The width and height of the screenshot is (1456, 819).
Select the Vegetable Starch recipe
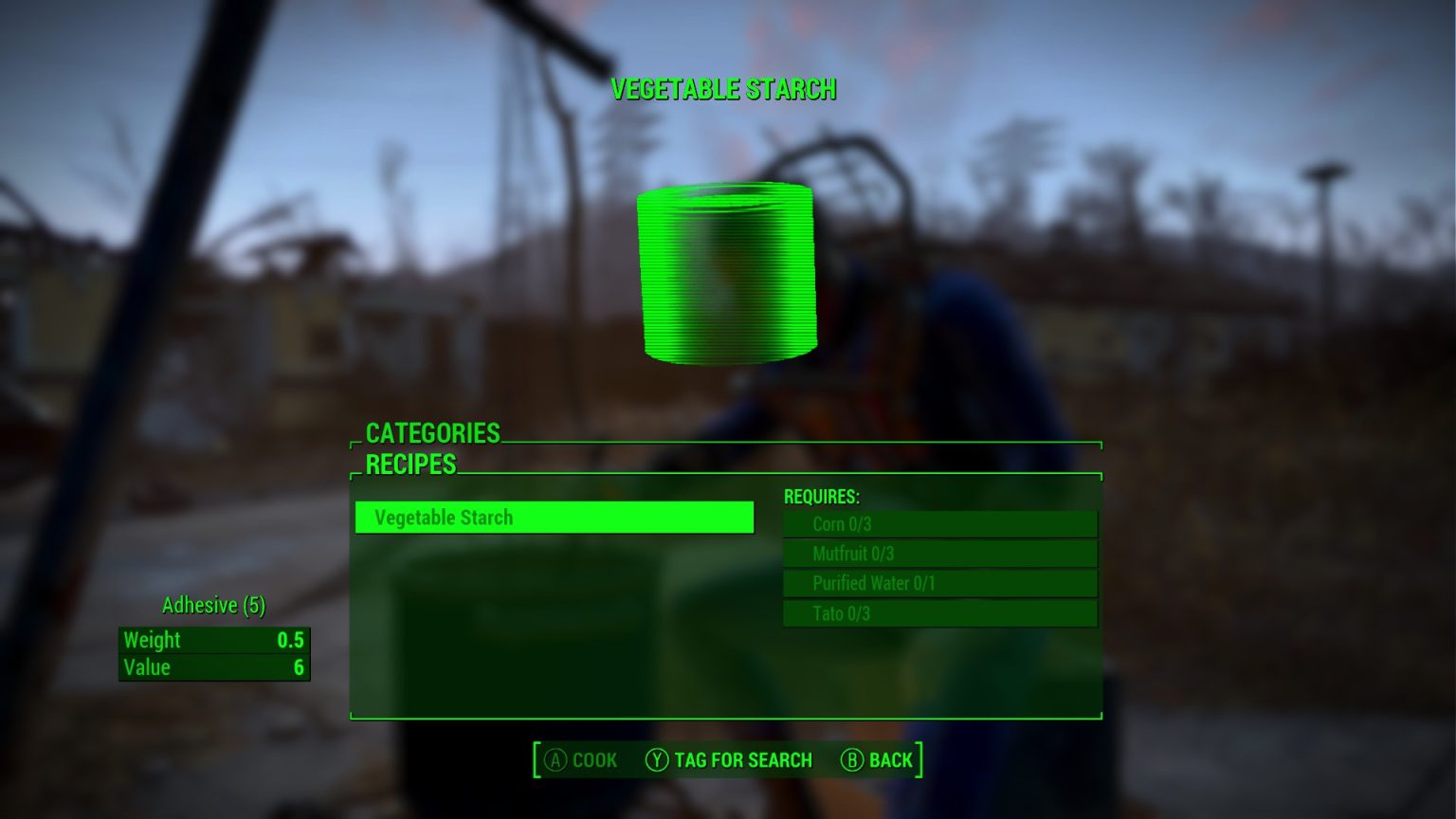click(x=554, y=518)
